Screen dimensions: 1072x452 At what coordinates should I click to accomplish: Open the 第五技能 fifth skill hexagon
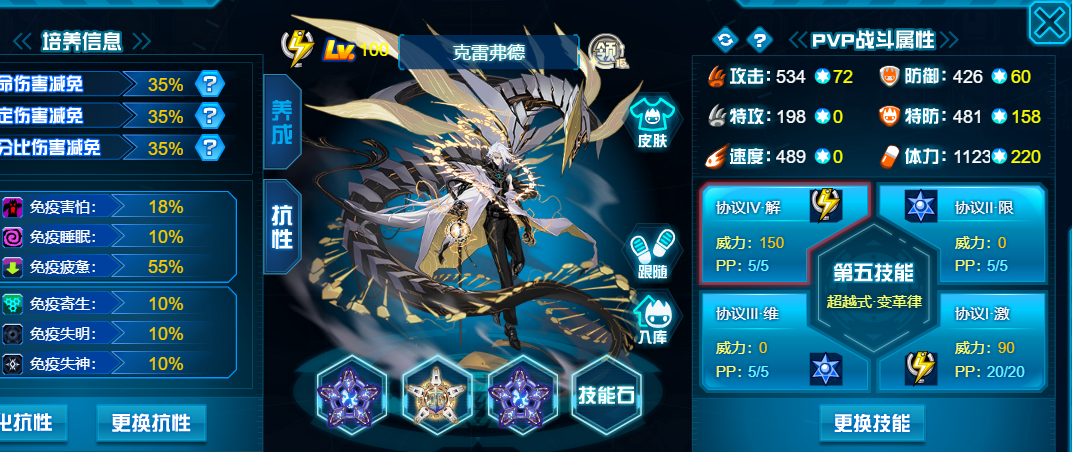(864, 284)
